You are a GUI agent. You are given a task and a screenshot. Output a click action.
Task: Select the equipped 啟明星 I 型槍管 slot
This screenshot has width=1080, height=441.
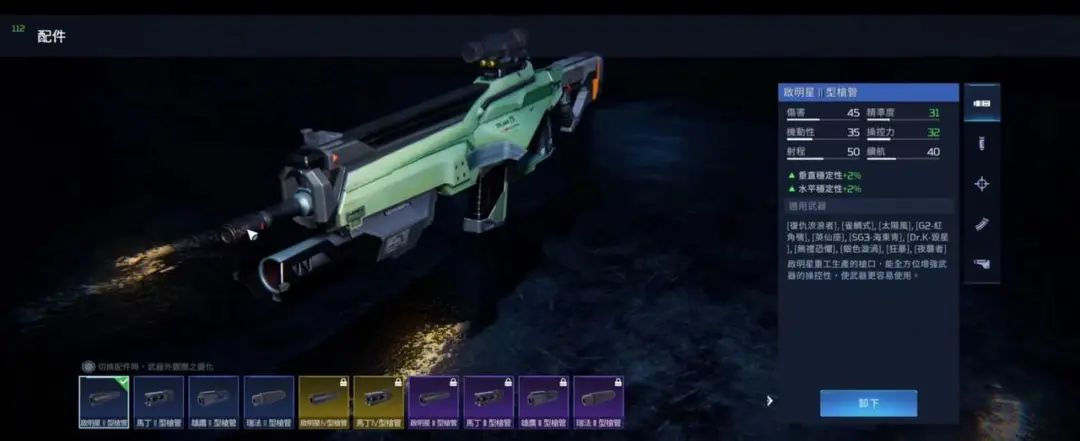point(104,401)
